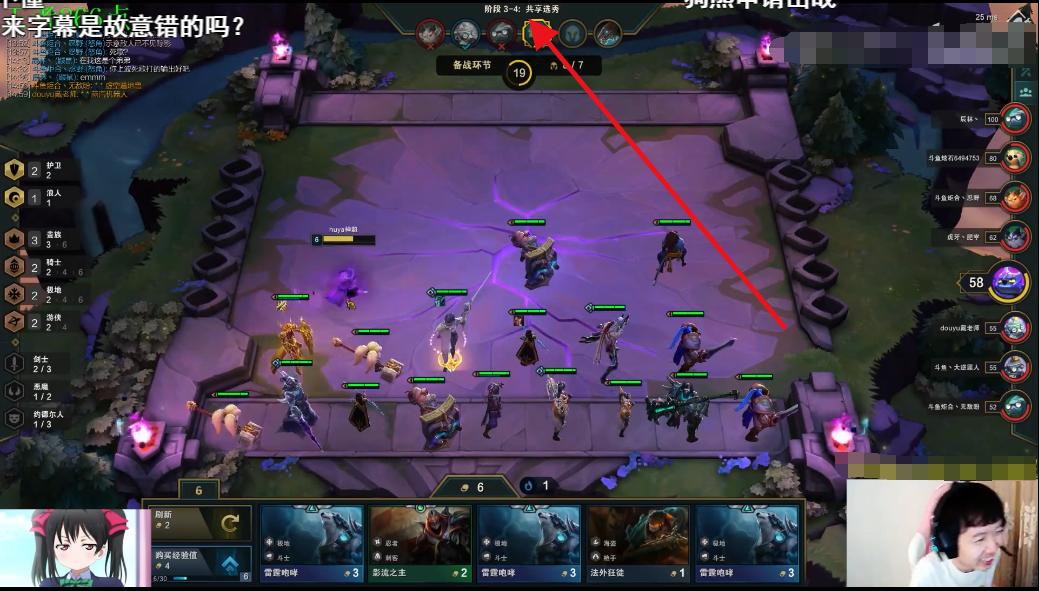View the board of top player with 100 health
The image size is (1039, 591).
[x=1015, y=119]
